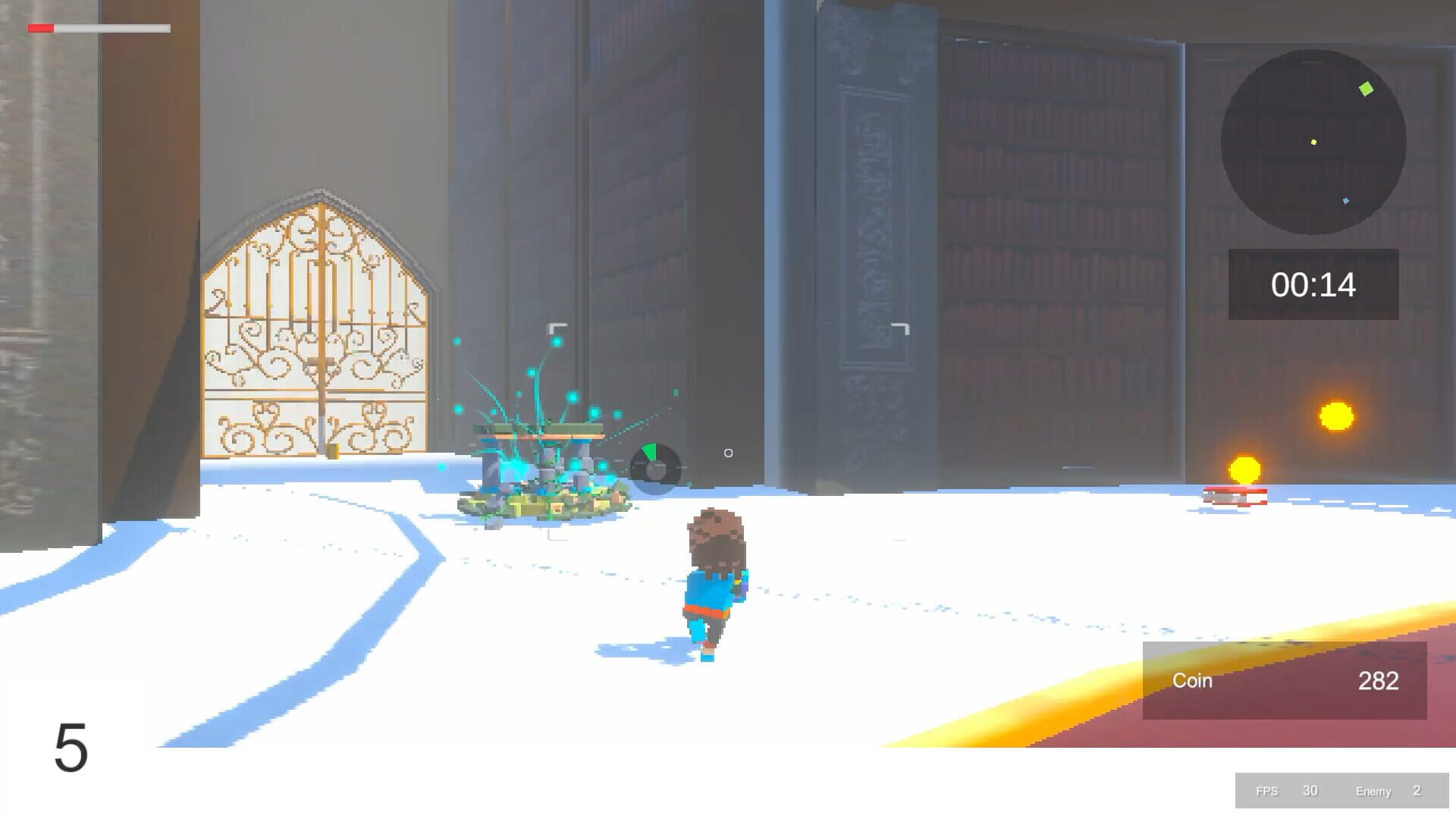This screenshot has height=819, width=1456.
Task: Click the player's yellow dot on the minimap
Action: (1313, 142)
